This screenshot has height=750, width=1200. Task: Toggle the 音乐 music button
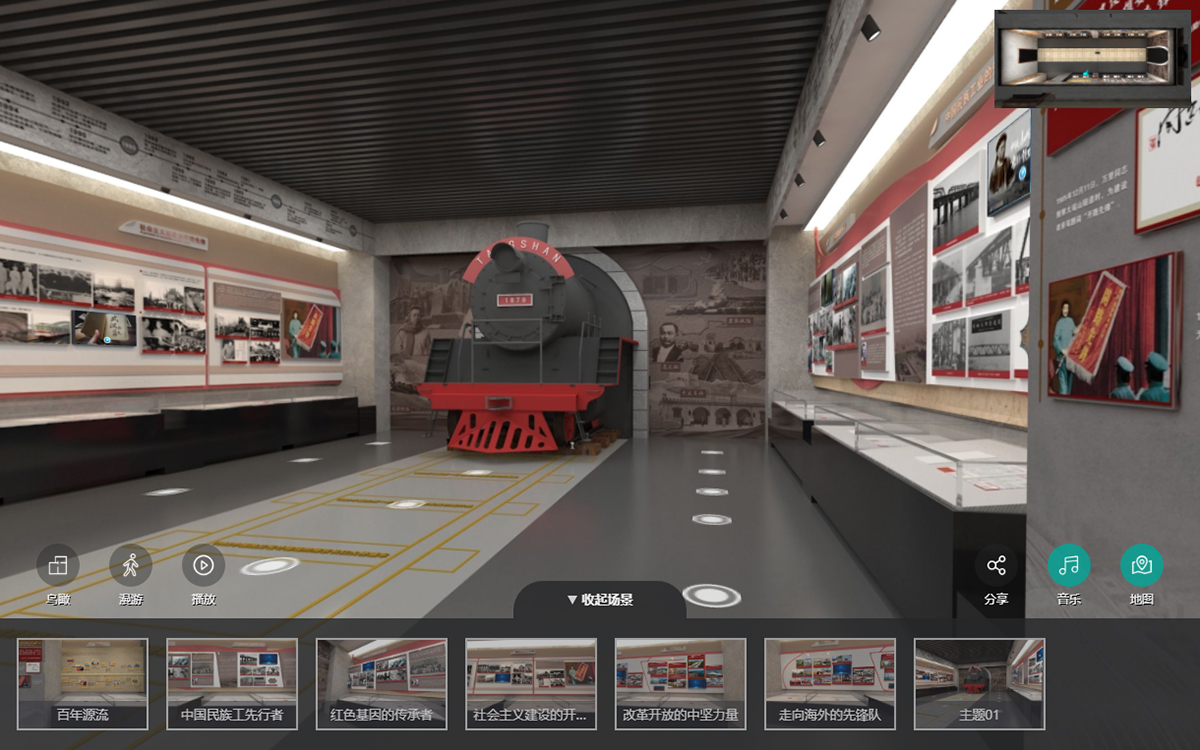coord(1069,566)
